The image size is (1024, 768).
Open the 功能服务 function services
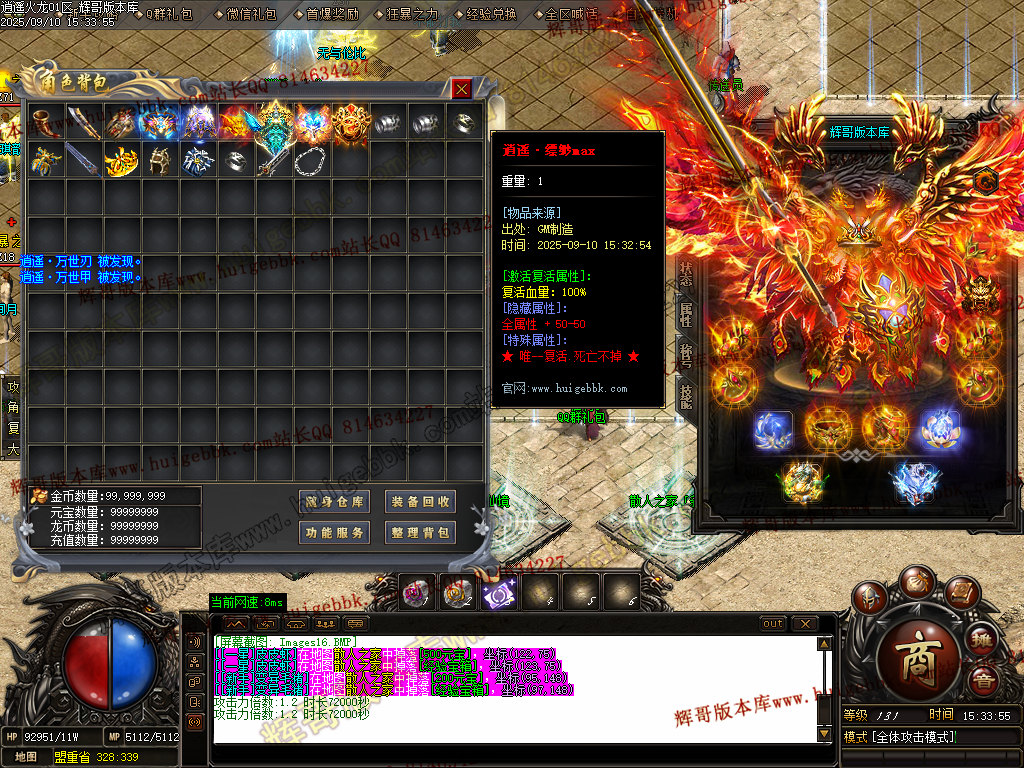tap(334, 533)
